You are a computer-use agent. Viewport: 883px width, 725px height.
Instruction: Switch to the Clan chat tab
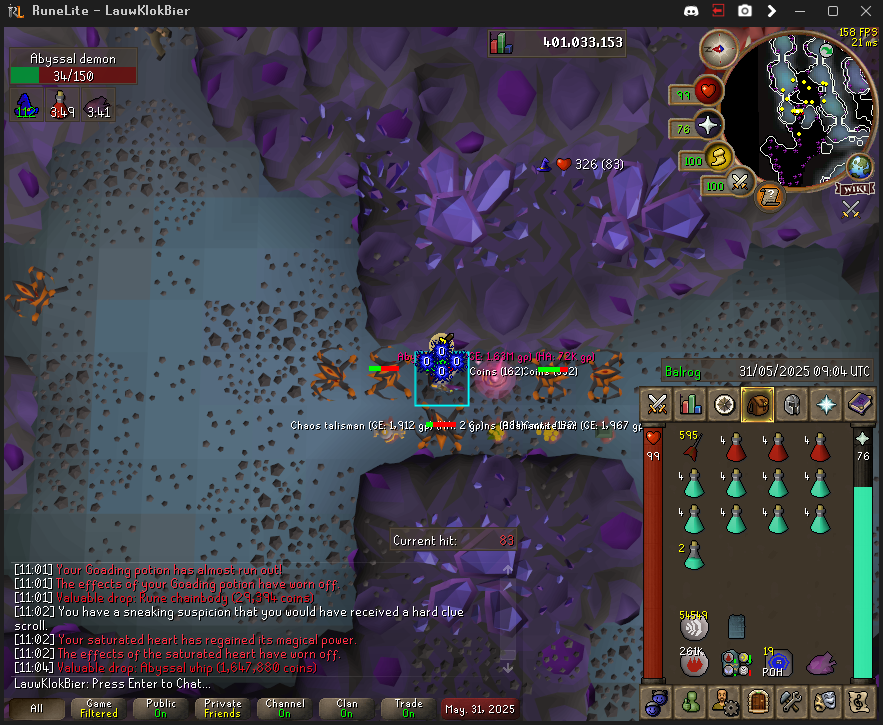tap(347, 708)
